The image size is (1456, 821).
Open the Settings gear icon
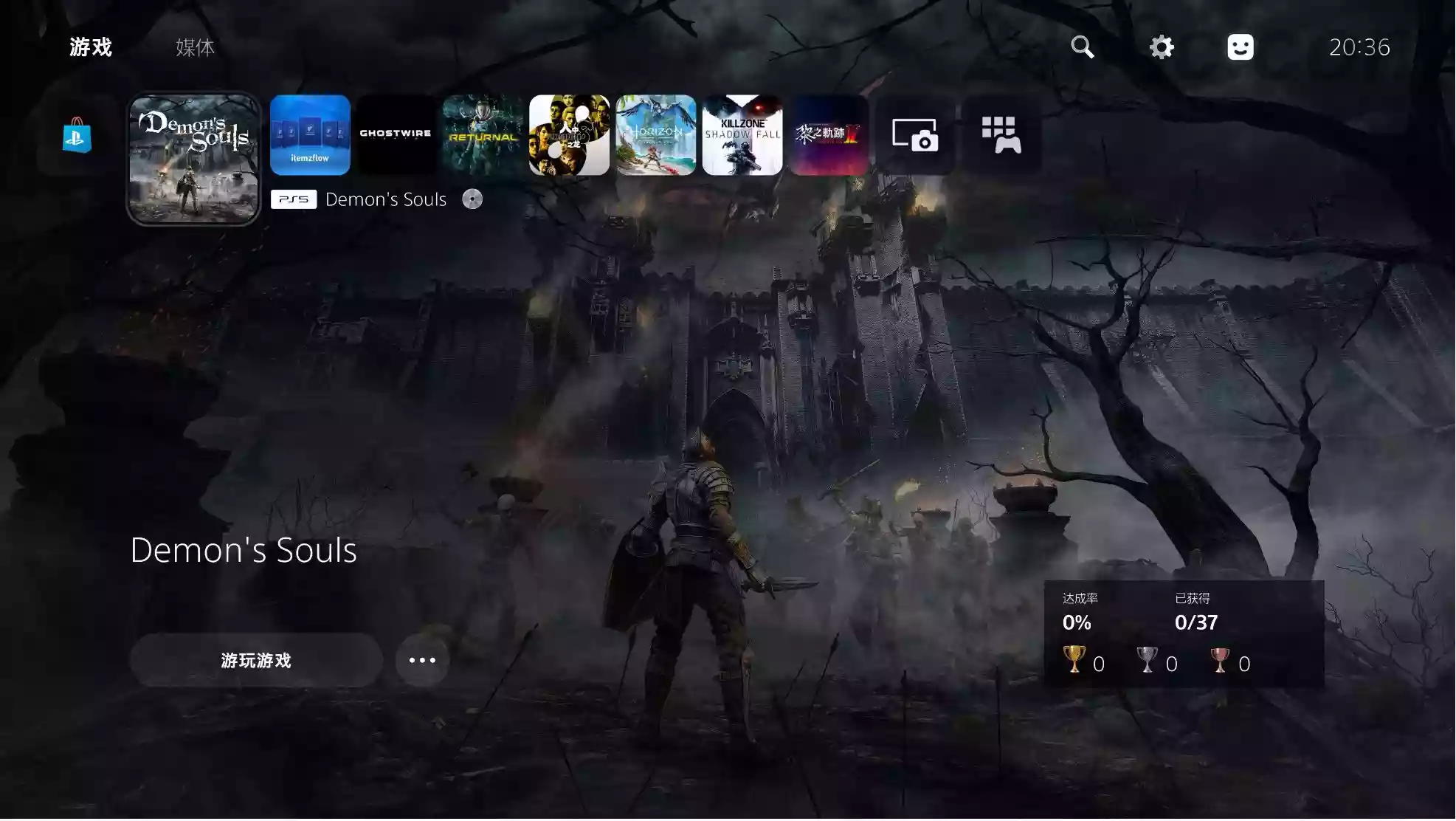1161,47
